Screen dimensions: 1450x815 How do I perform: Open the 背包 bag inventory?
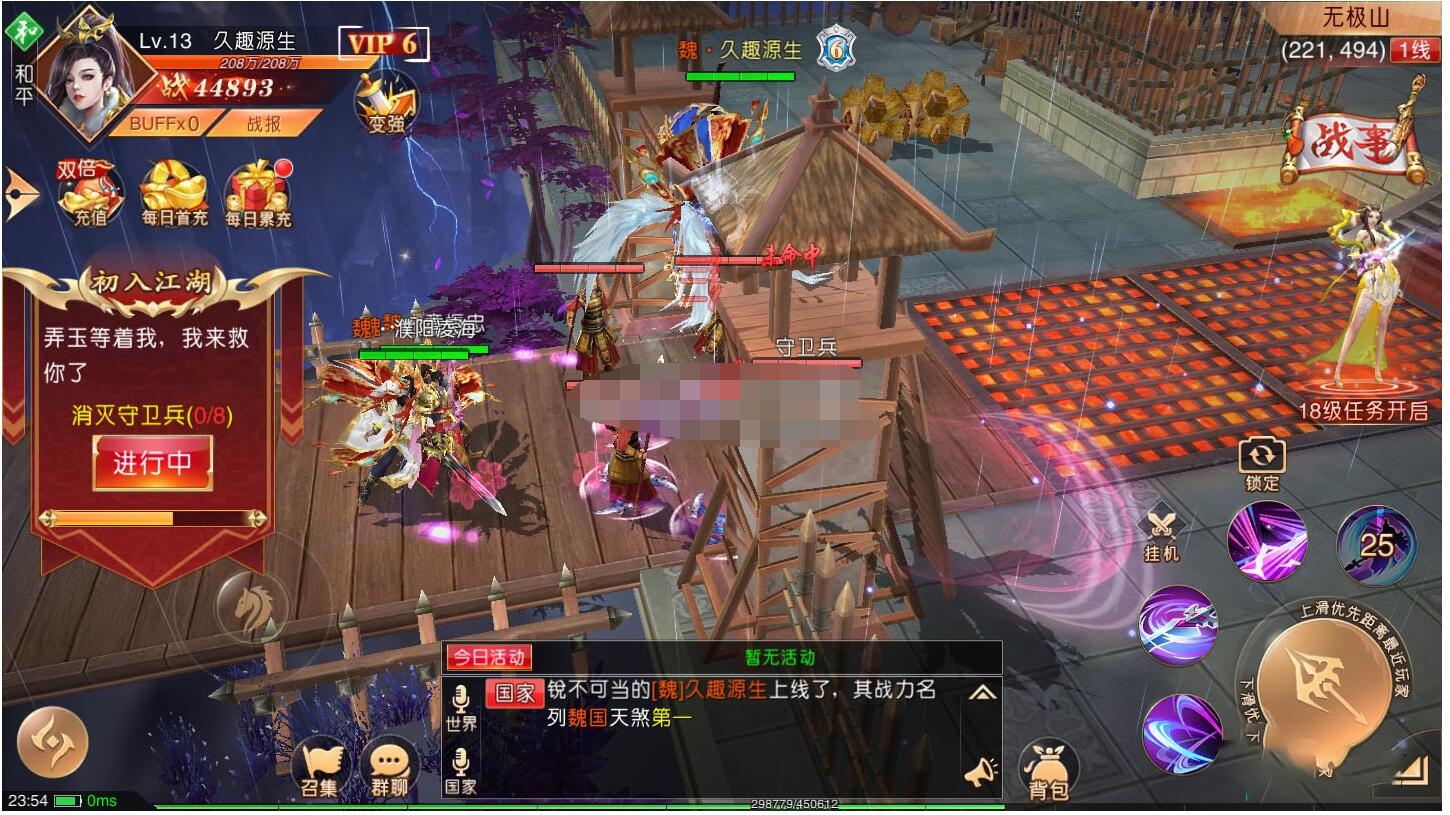tap(1048, 774)
